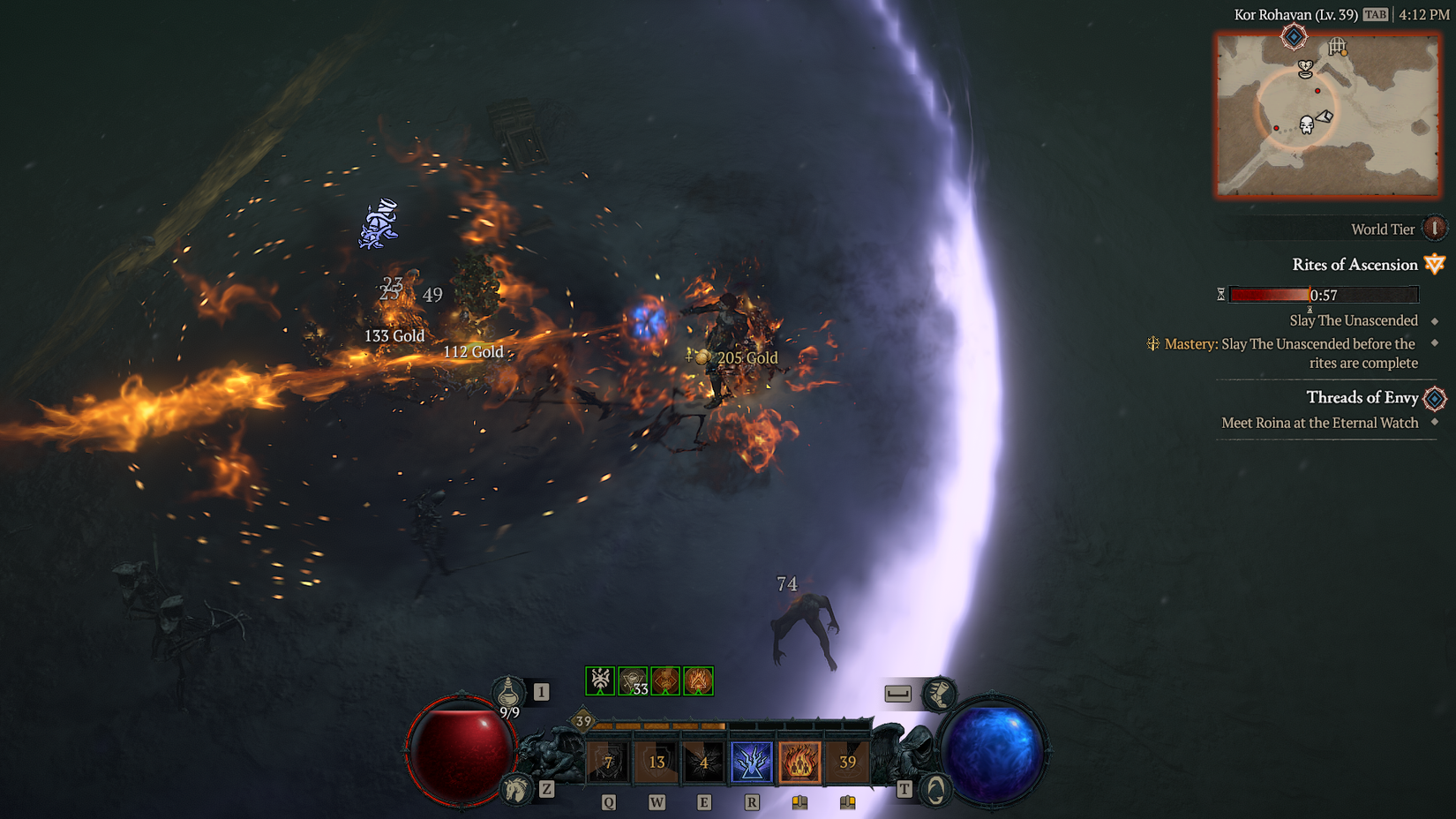
Task: Click the fire skill icon beside the ultimate
Action: point(799,761)
